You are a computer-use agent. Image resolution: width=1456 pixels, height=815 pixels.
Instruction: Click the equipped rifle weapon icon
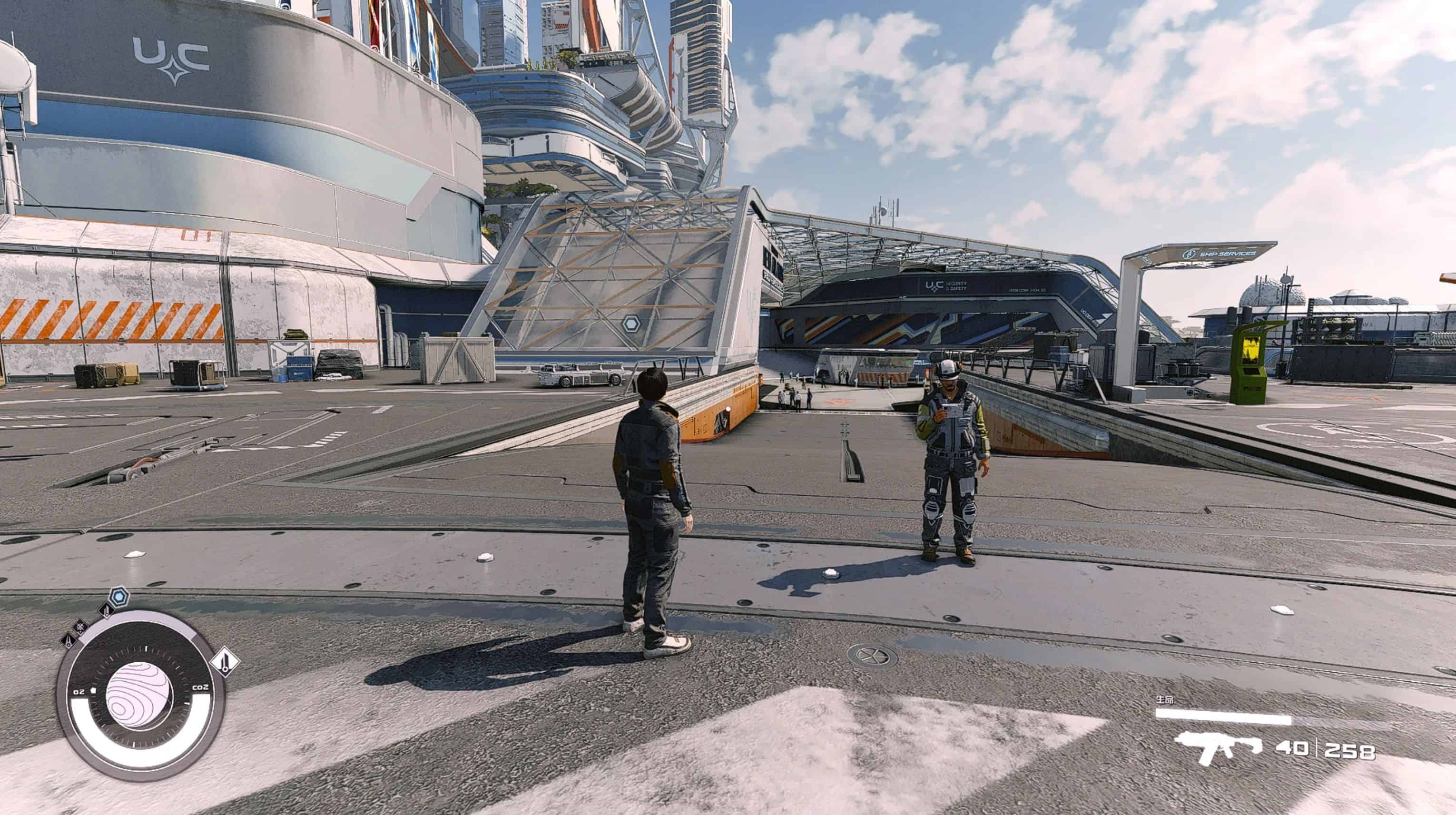coord(1218,747)
